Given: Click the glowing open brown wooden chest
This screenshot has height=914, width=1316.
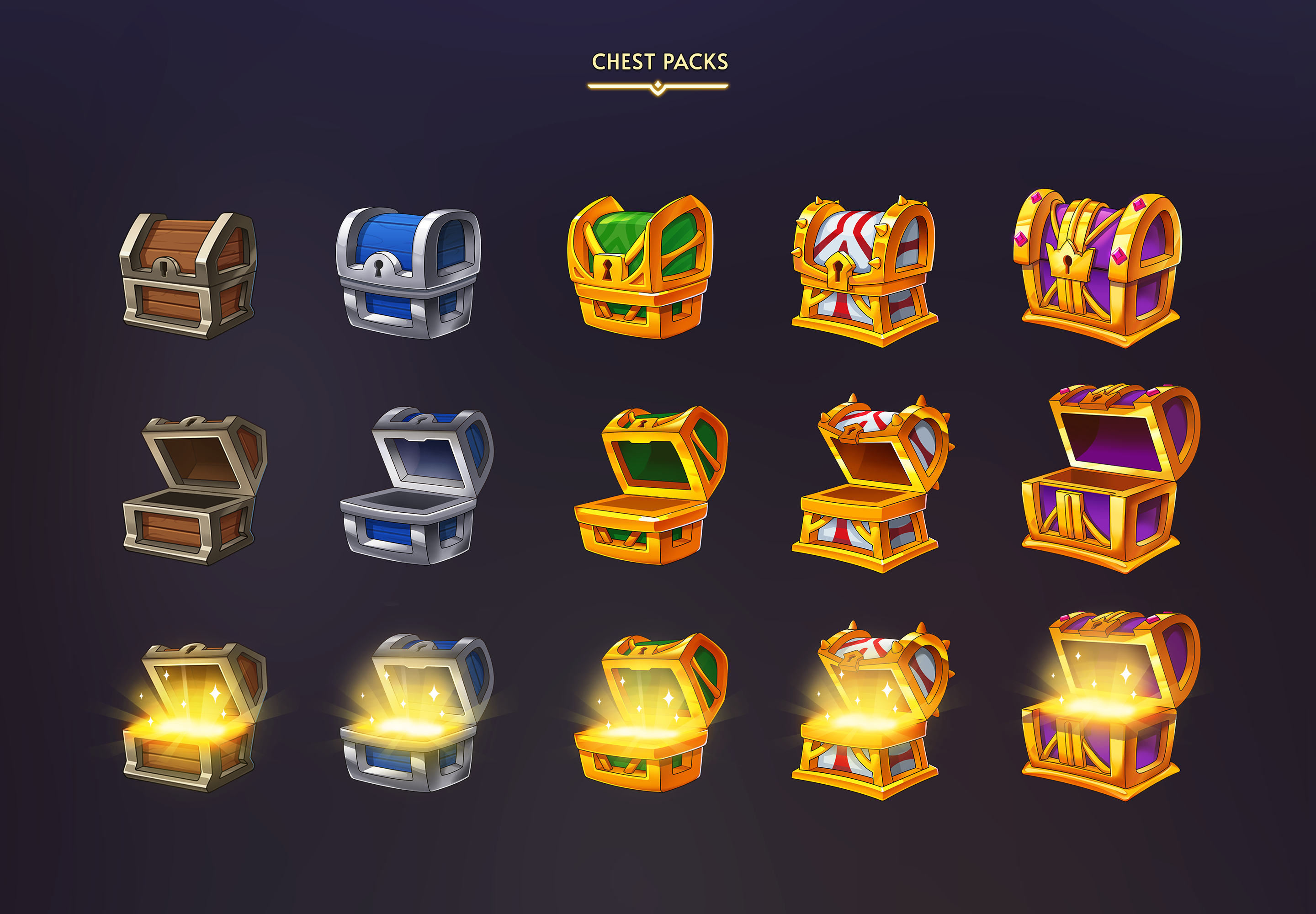Looking at the screenshot, I should pos(195,717).
